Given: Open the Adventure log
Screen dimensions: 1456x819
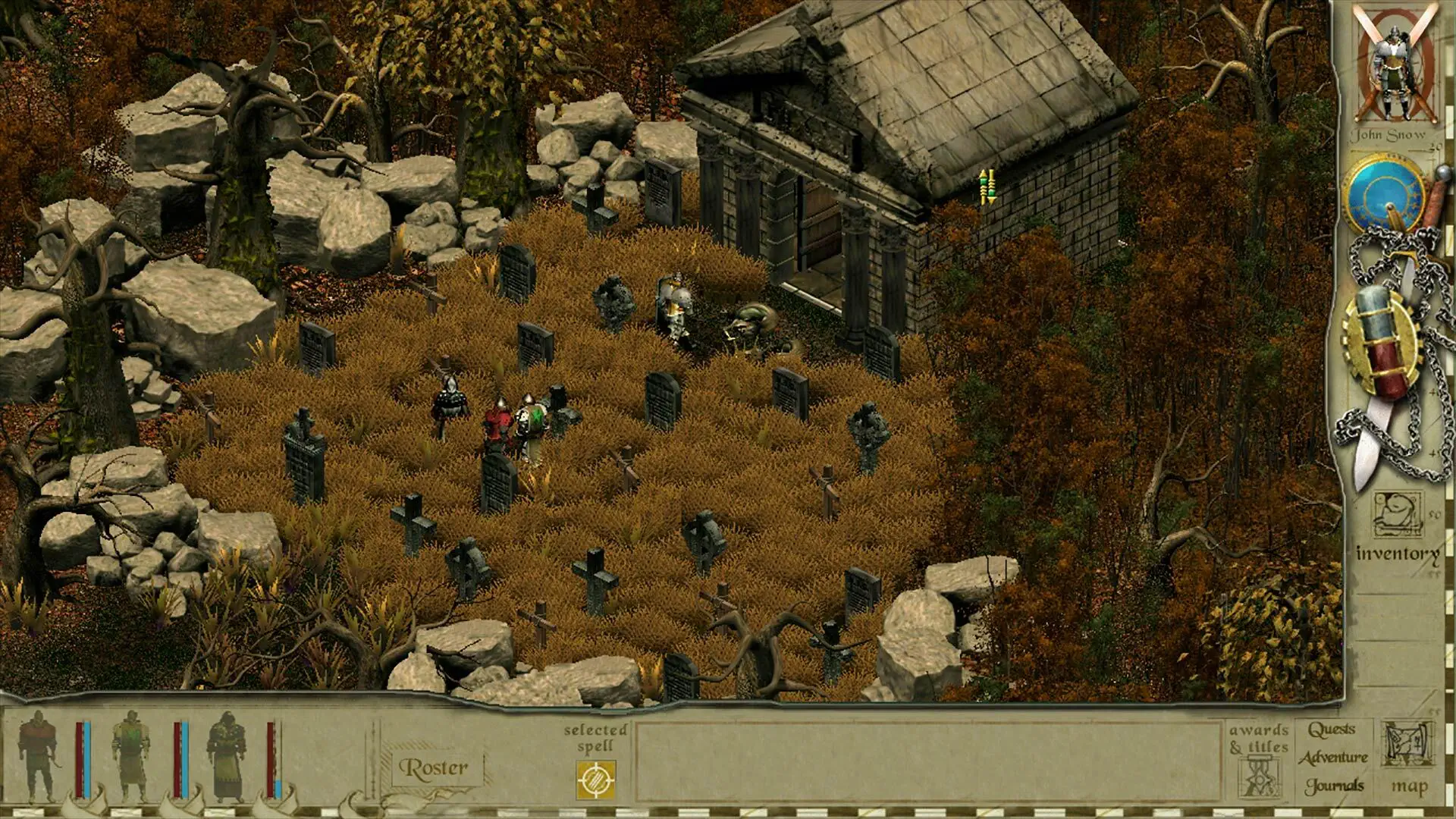Looking at the screenshot, I should (x=1333, y=758).
